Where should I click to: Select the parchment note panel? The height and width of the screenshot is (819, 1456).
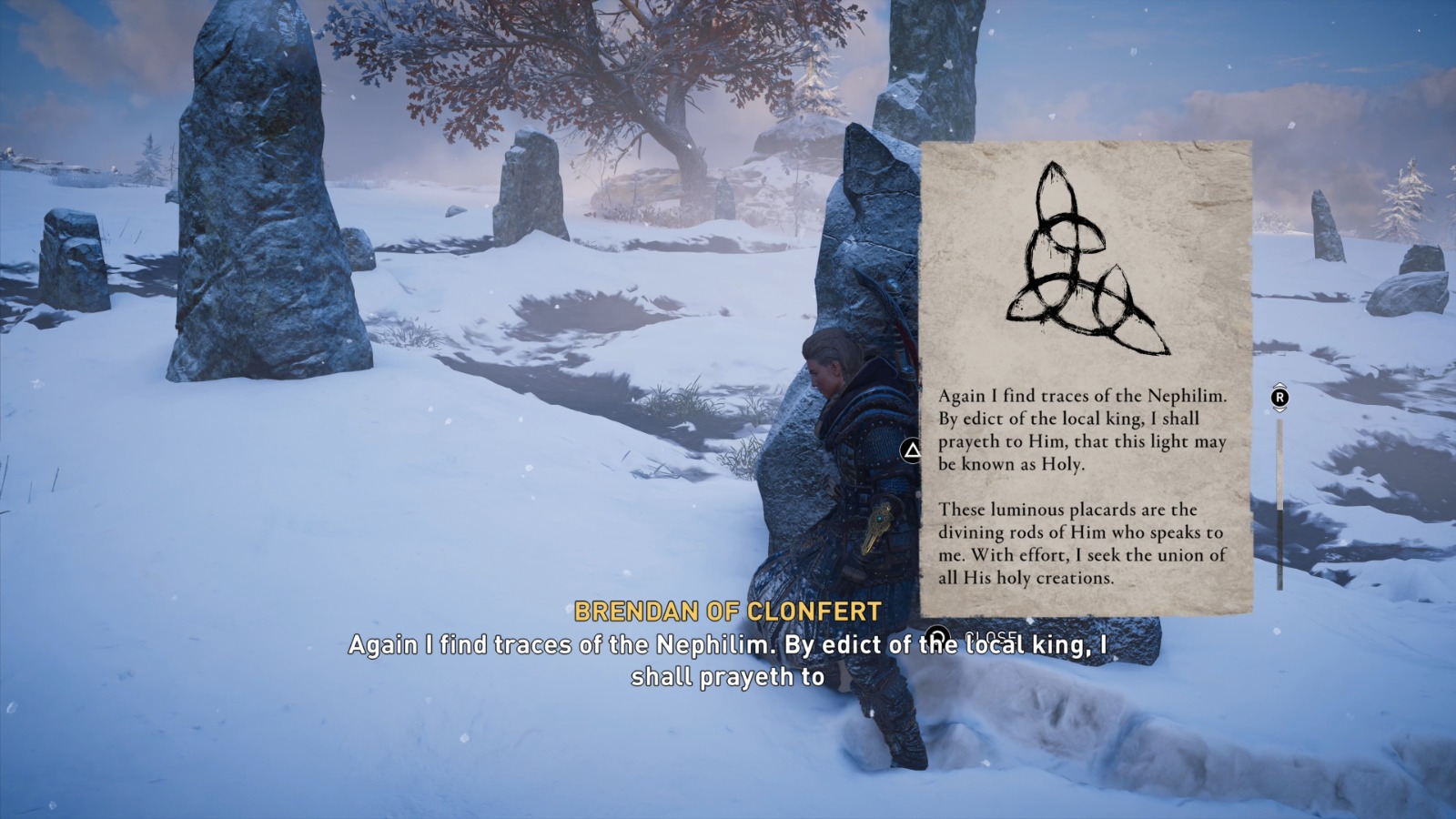click(x=1083, y=382)
